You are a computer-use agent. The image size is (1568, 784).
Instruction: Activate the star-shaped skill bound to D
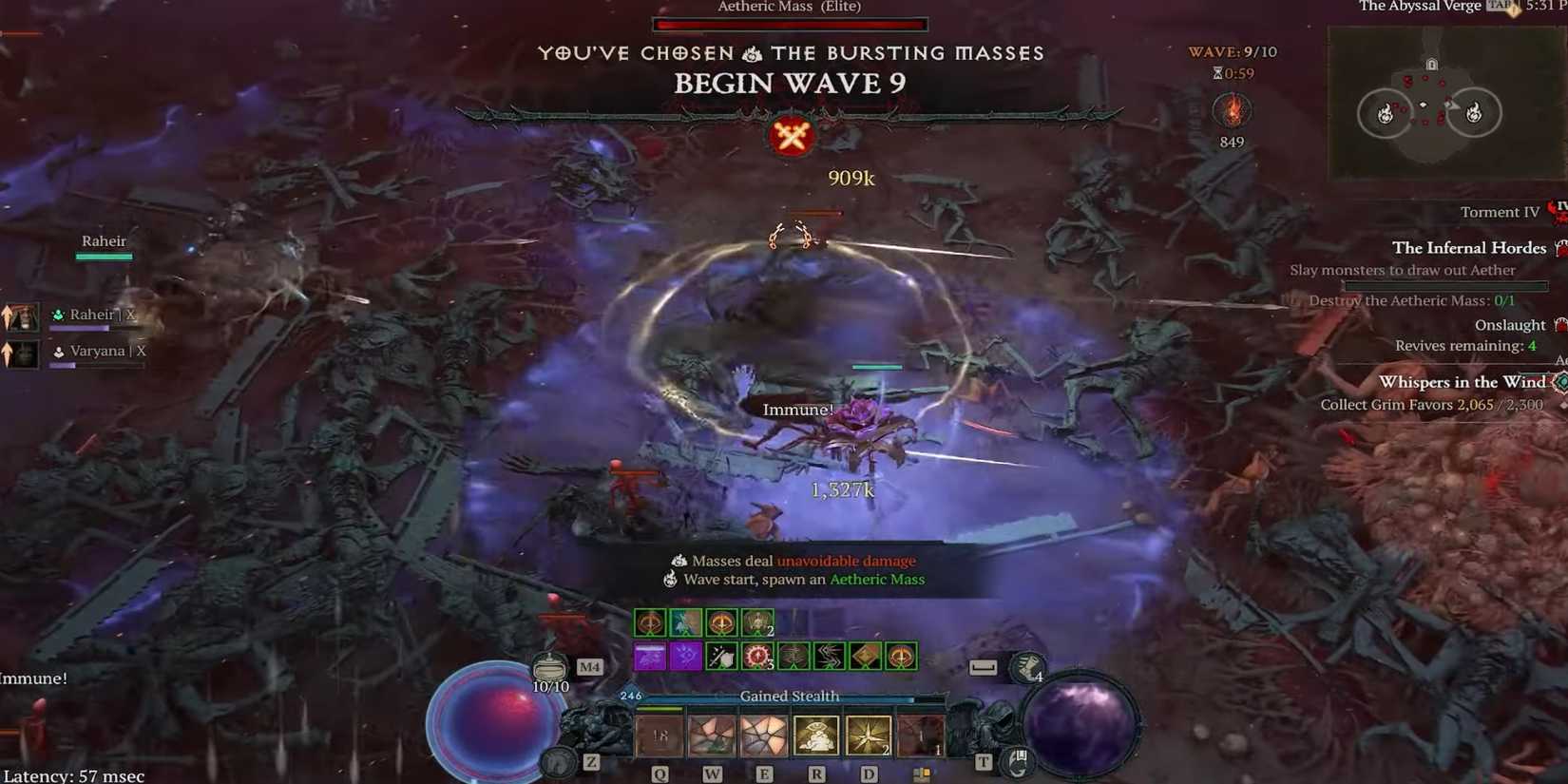click(870, 734)
